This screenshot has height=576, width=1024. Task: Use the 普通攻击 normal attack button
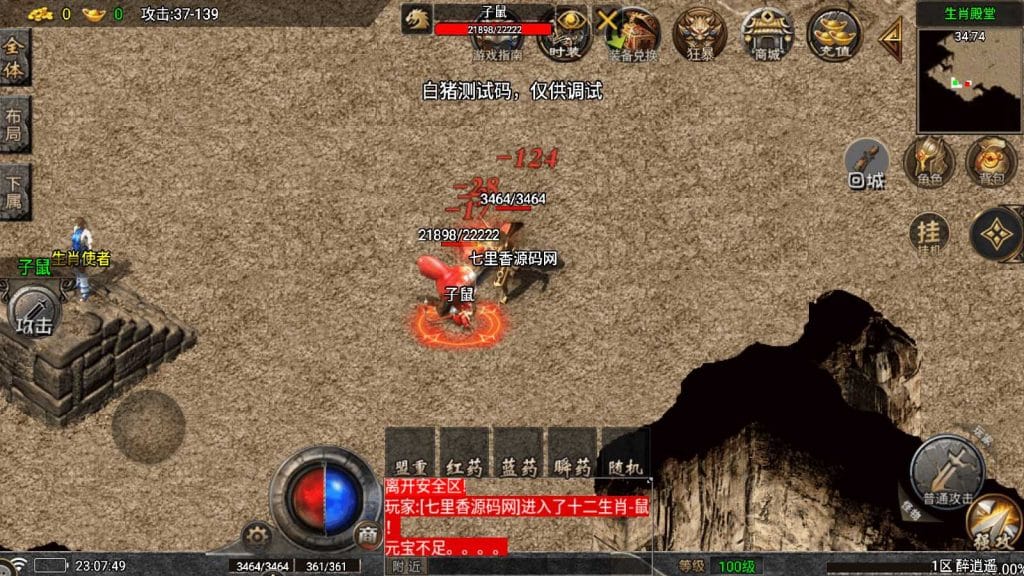click(x=945, y=468)
